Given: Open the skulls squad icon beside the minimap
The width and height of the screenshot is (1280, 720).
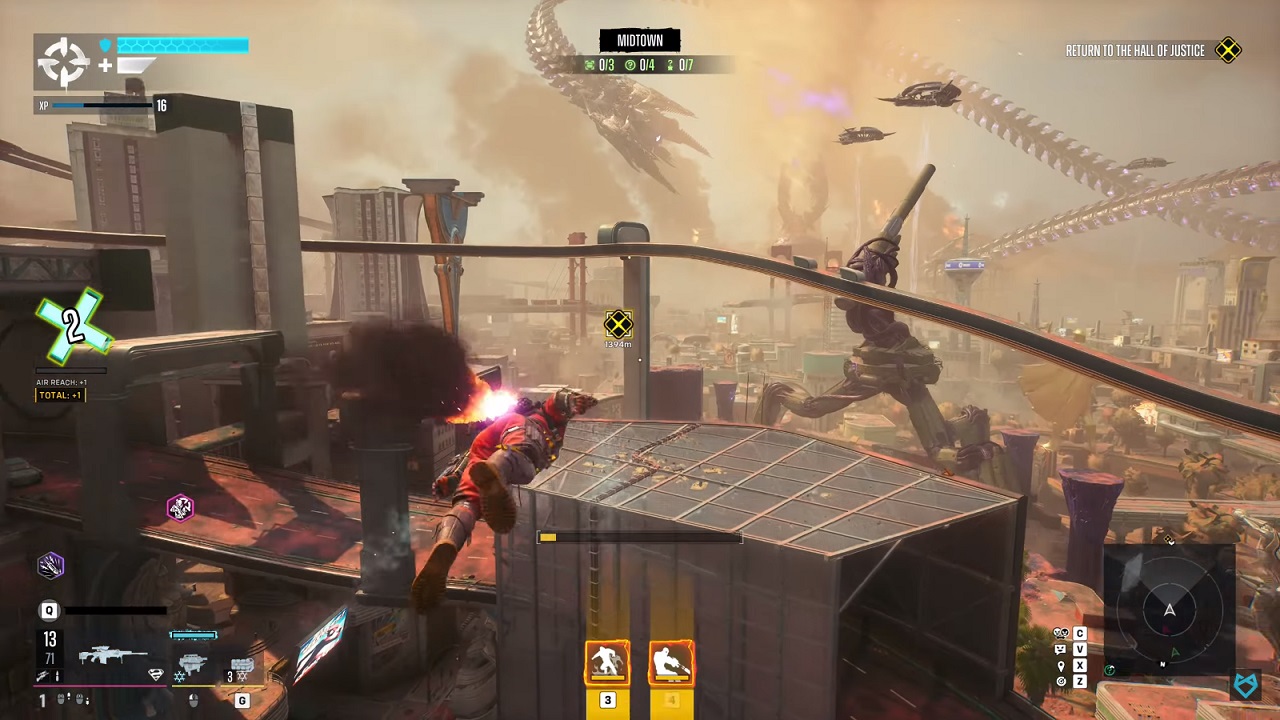Looking at the screenshot, I should coord(1061,633).
